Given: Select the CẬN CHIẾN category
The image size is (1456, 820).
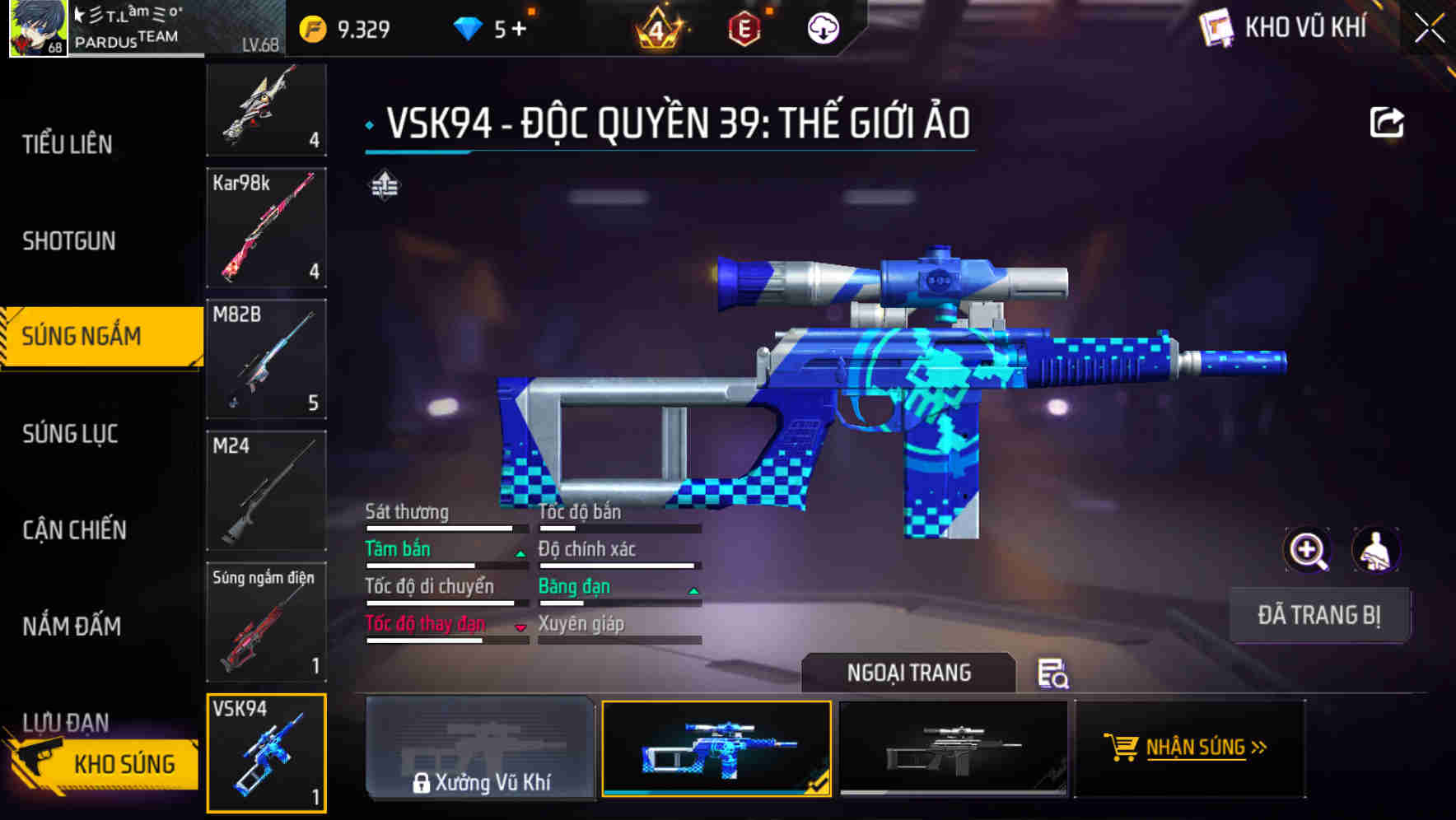Looking at the screenshot, I should coord(72,529).
